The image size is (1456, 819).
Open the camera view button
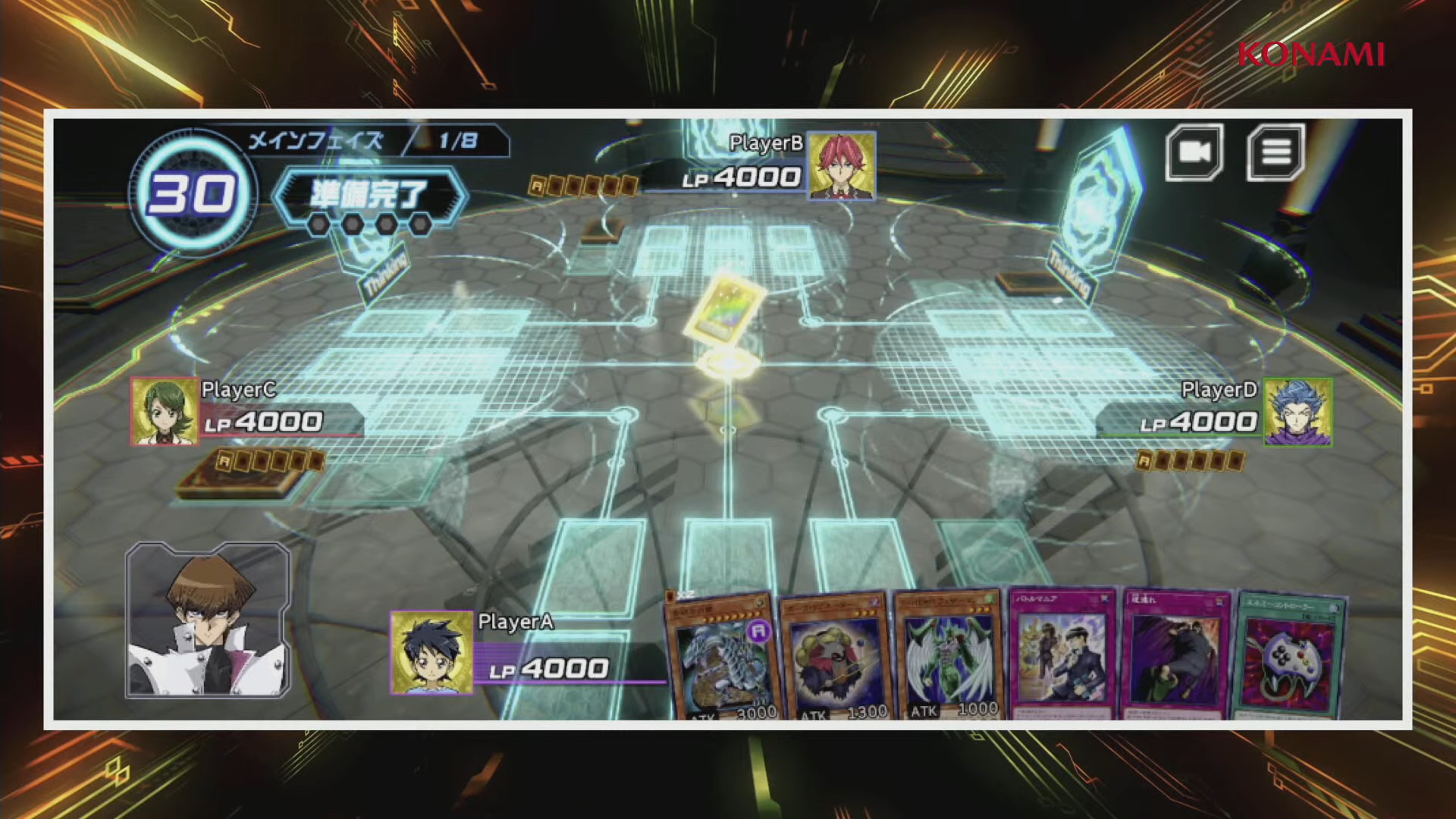(1194, 152)
